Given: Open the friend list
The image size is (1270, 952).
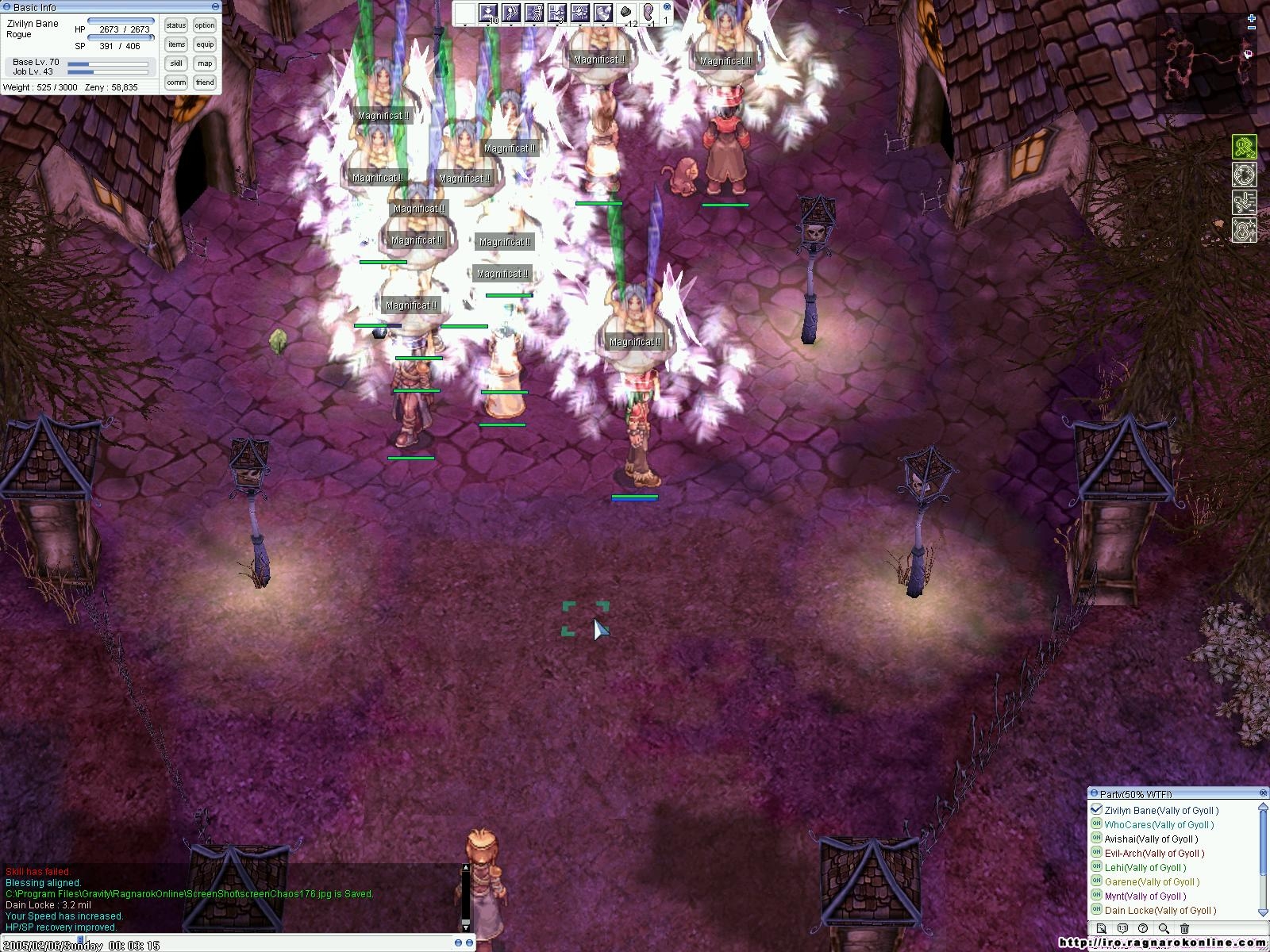Looking at the screenshot, I should (205, 83).
